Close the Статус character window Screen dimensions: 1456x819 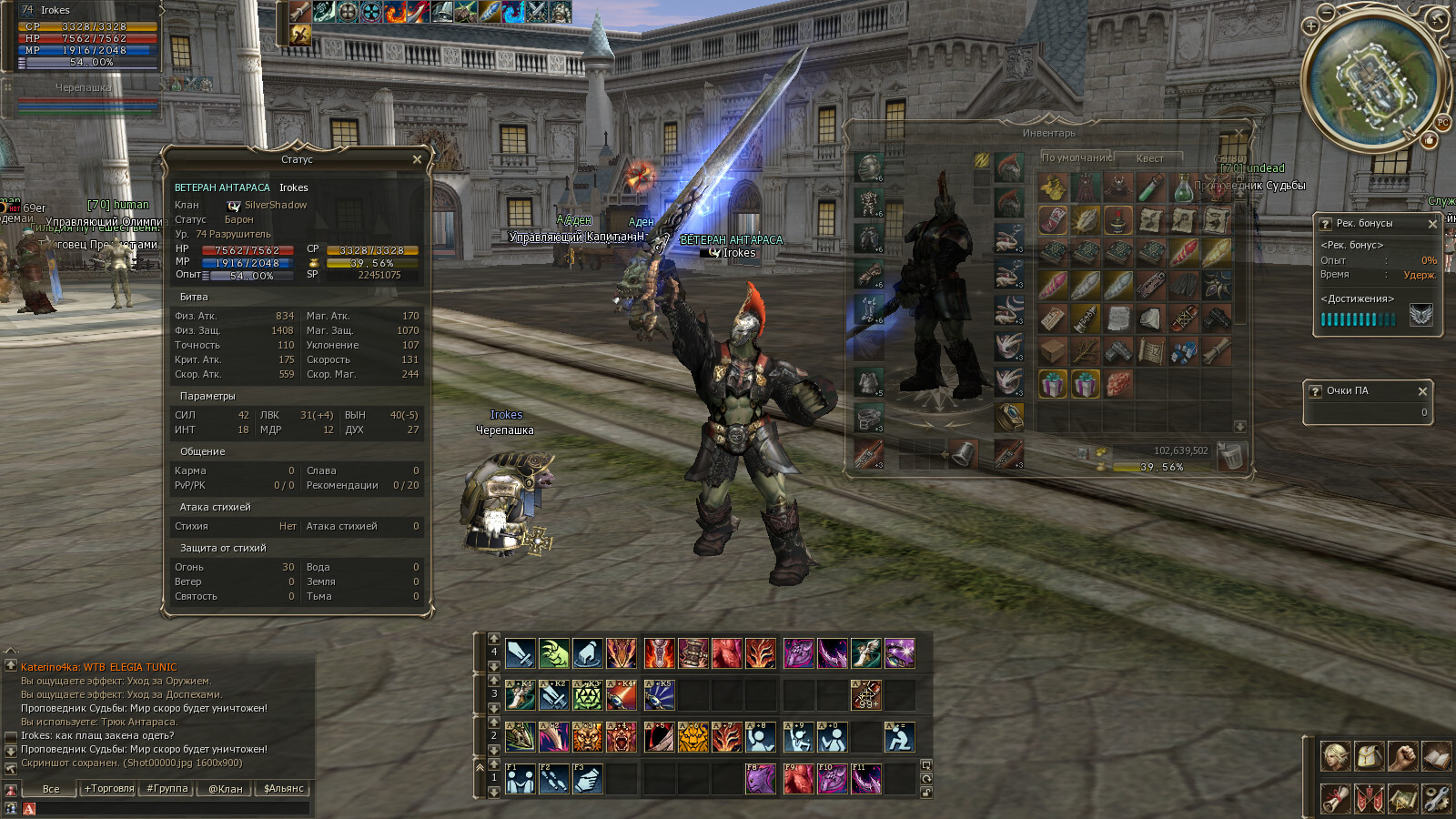click(x=417, y=159)
